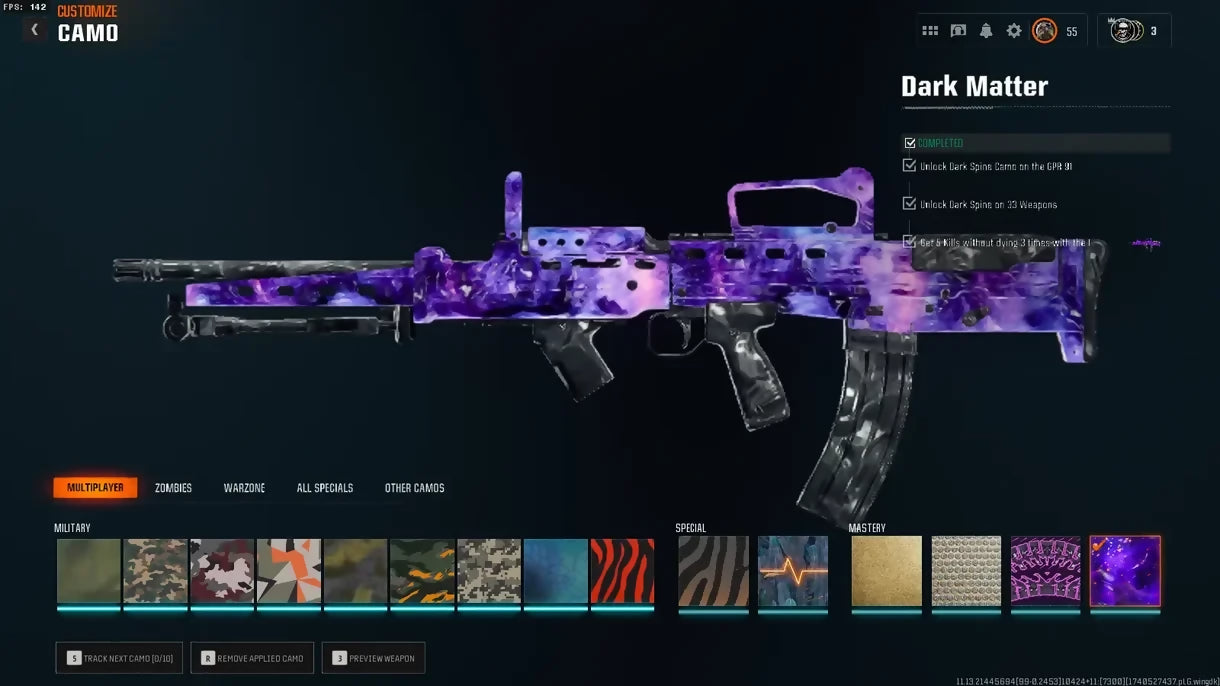Screen dimensions: 1220x686
Task: Select the grey zebra-stripe special camo
Action: tap(713, 571)
